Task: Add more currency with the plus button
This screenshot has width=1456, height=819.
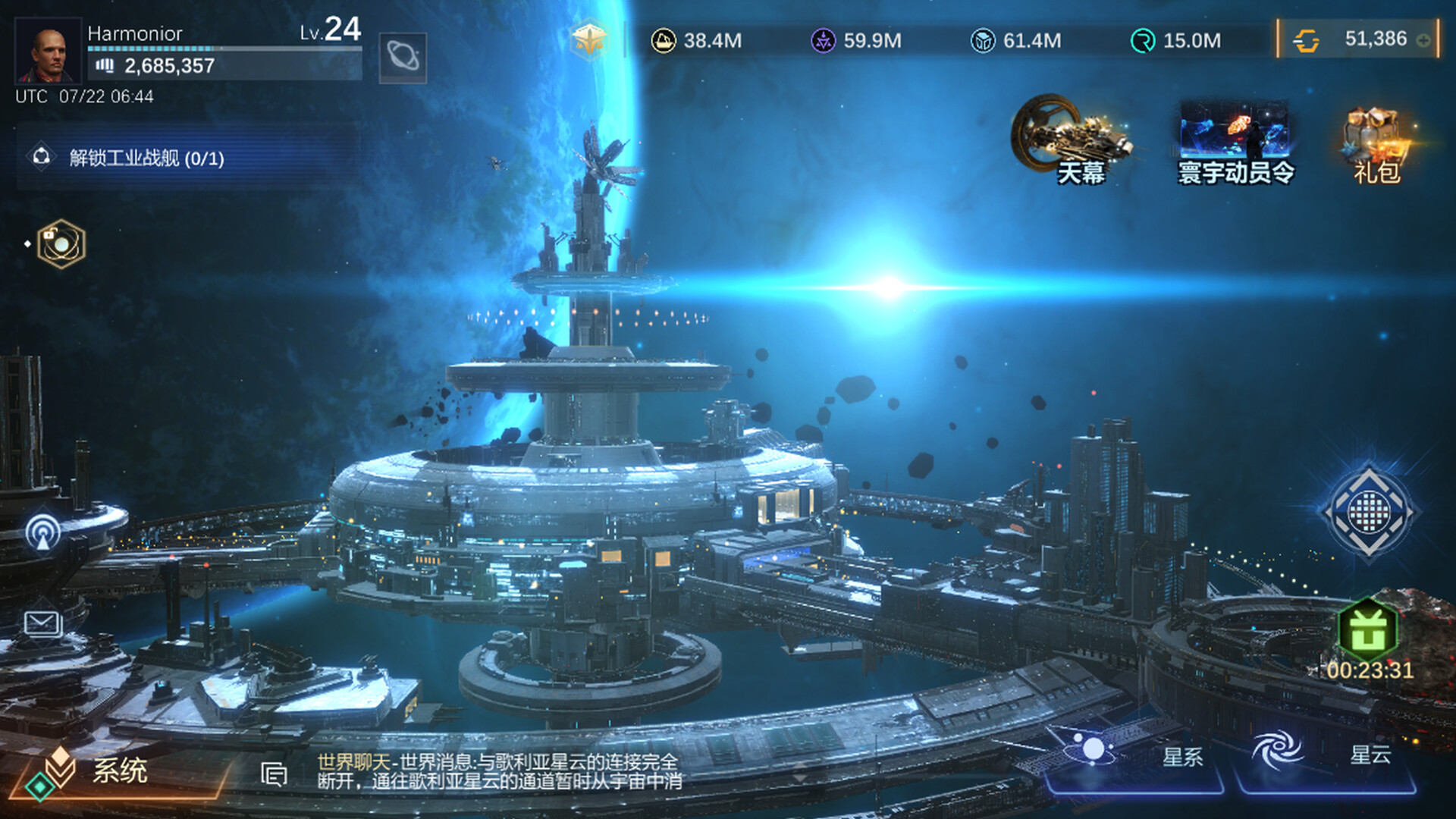Action: tap(1423, 40)
